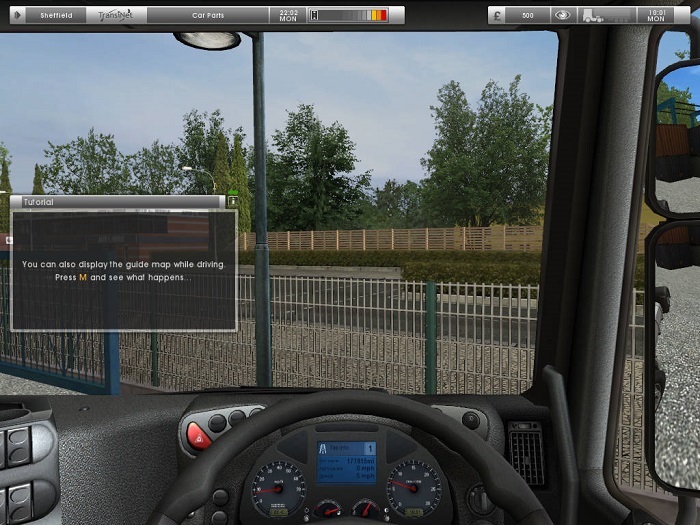Screen dimensions: 700x525
Task: Toggle the eye icon in the top bar
Action: [564, 15]
